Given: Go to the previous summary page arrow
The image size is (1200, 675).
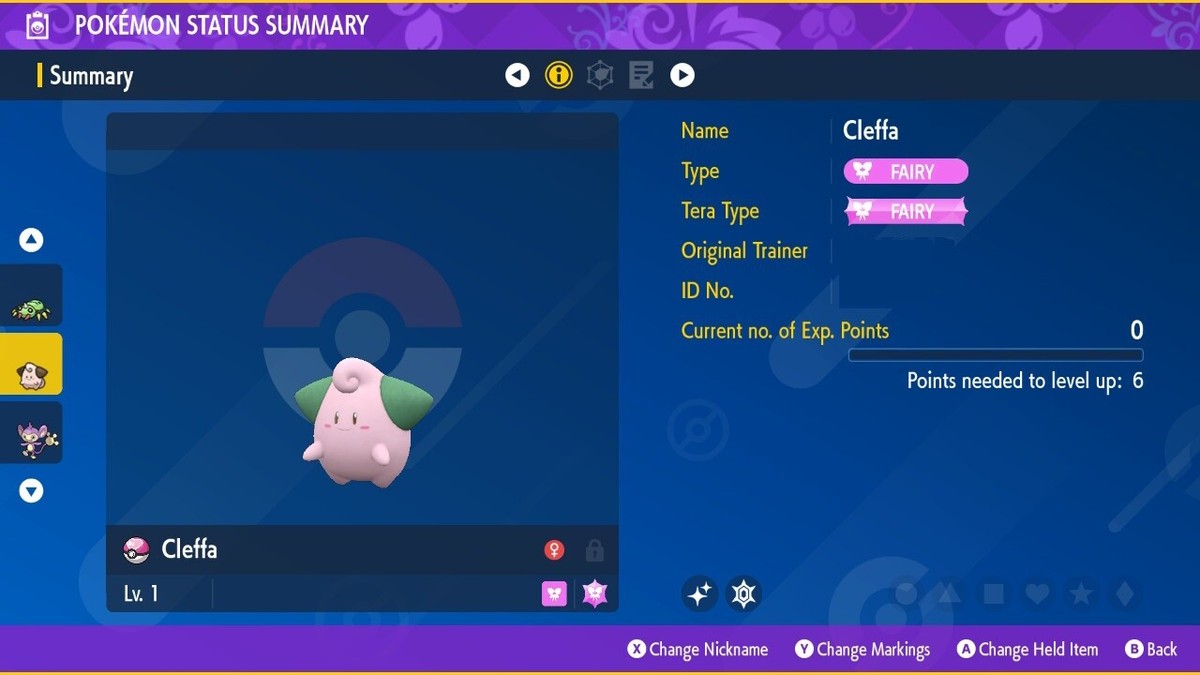Looking at the screenshot, I should coord(517,75).
